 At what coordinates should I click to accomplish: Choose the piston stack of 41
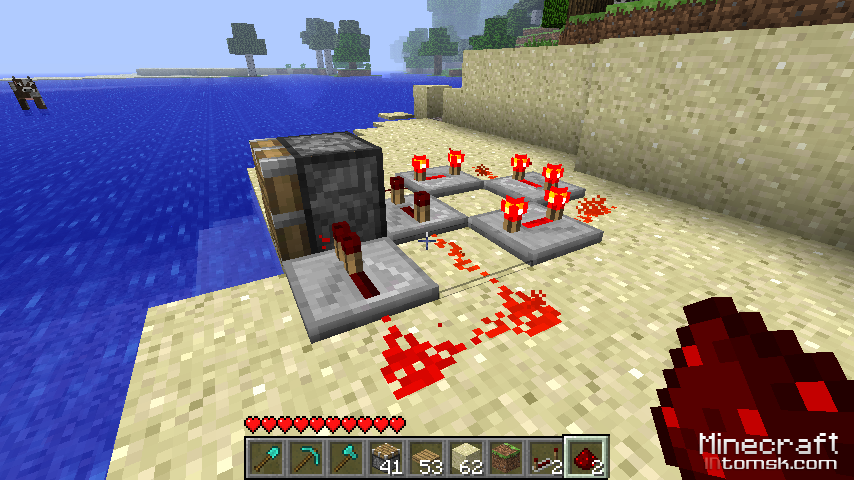pos(386,458)
